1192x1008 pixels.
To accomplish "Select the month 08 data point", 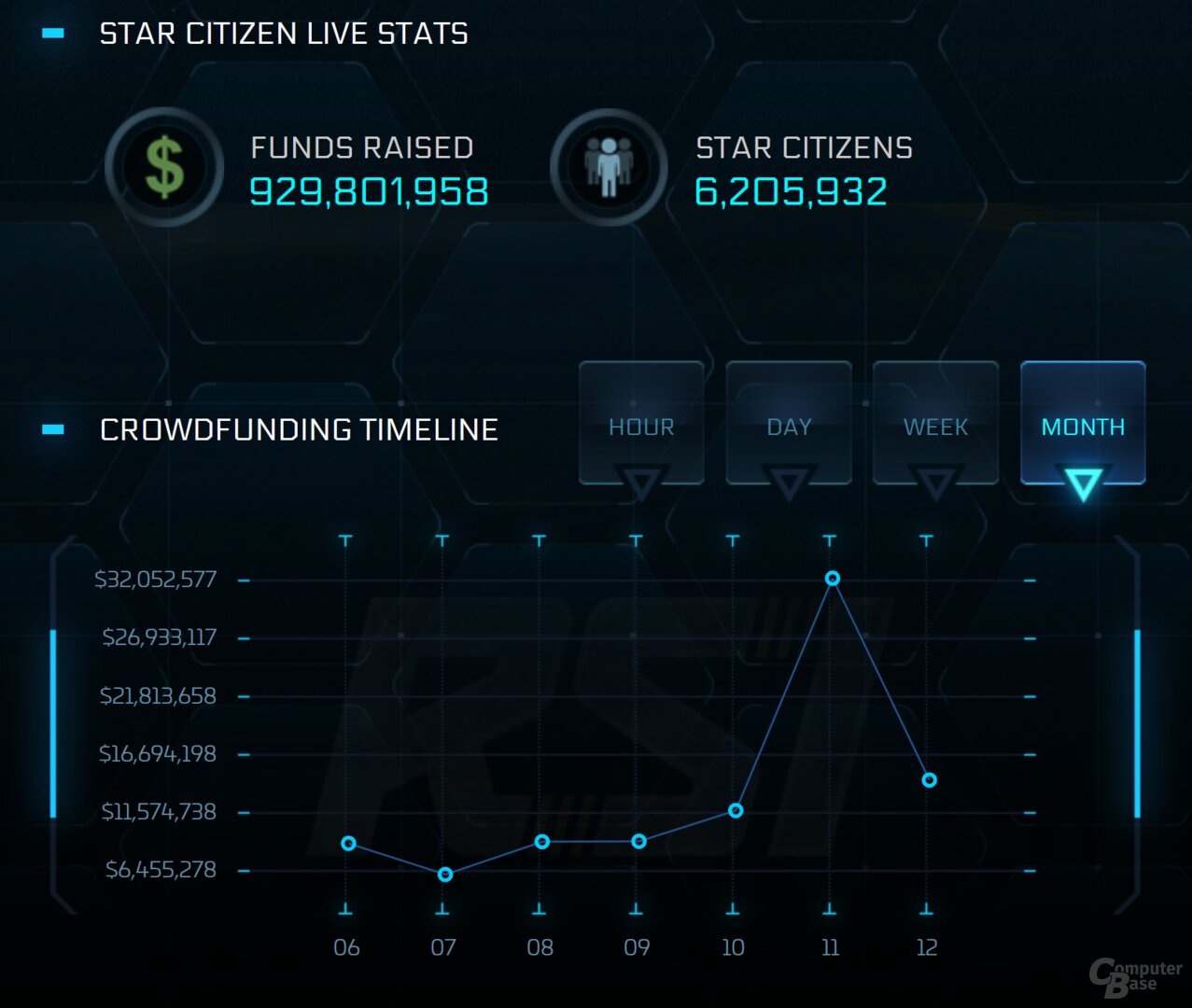I will [x=542, y=842].
